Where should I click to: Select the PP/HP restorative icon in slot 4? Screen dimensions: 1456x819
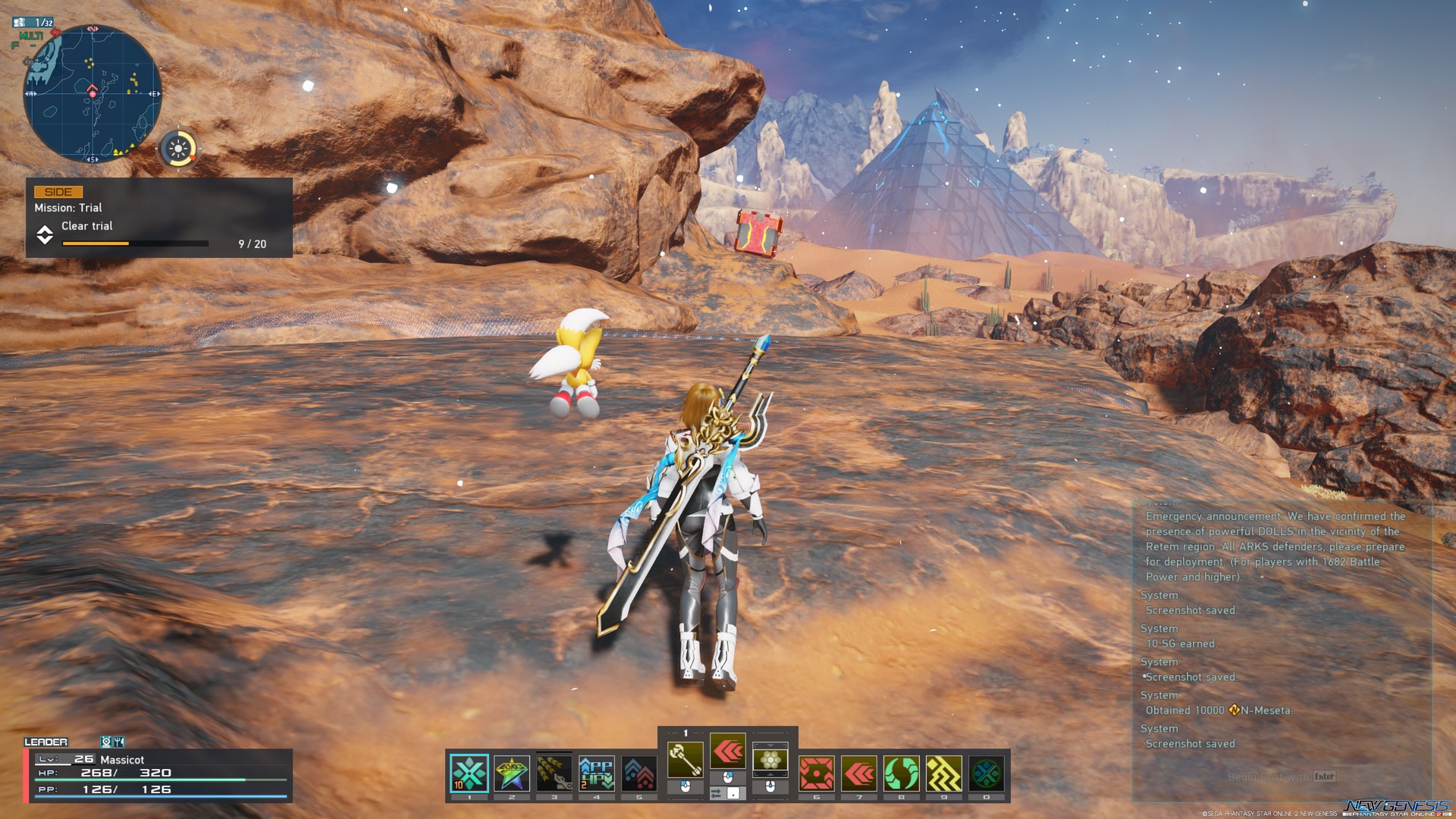595,771
